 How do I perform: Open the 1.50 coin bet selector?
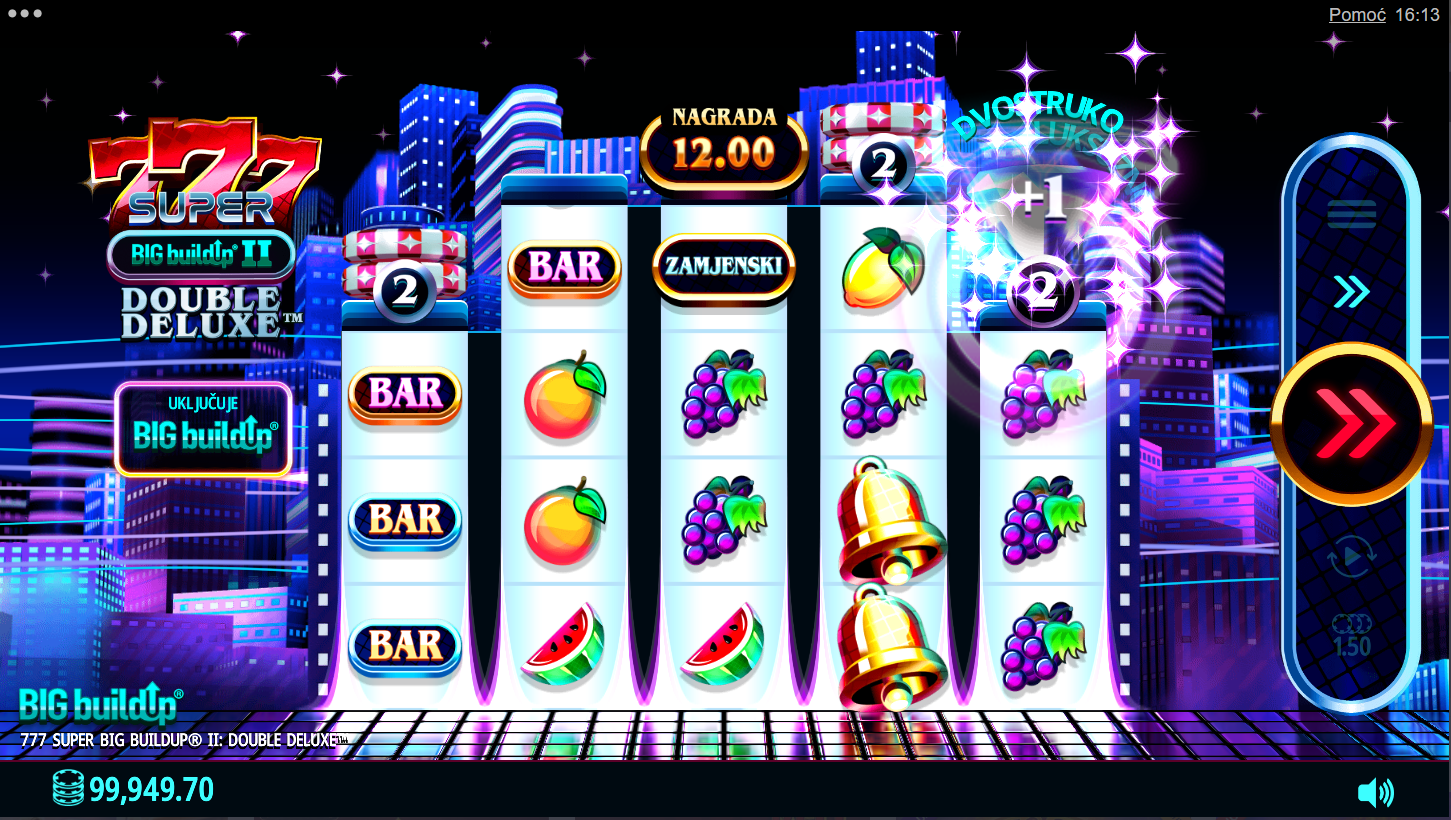pyautogui.click(x=1351, y=635)
